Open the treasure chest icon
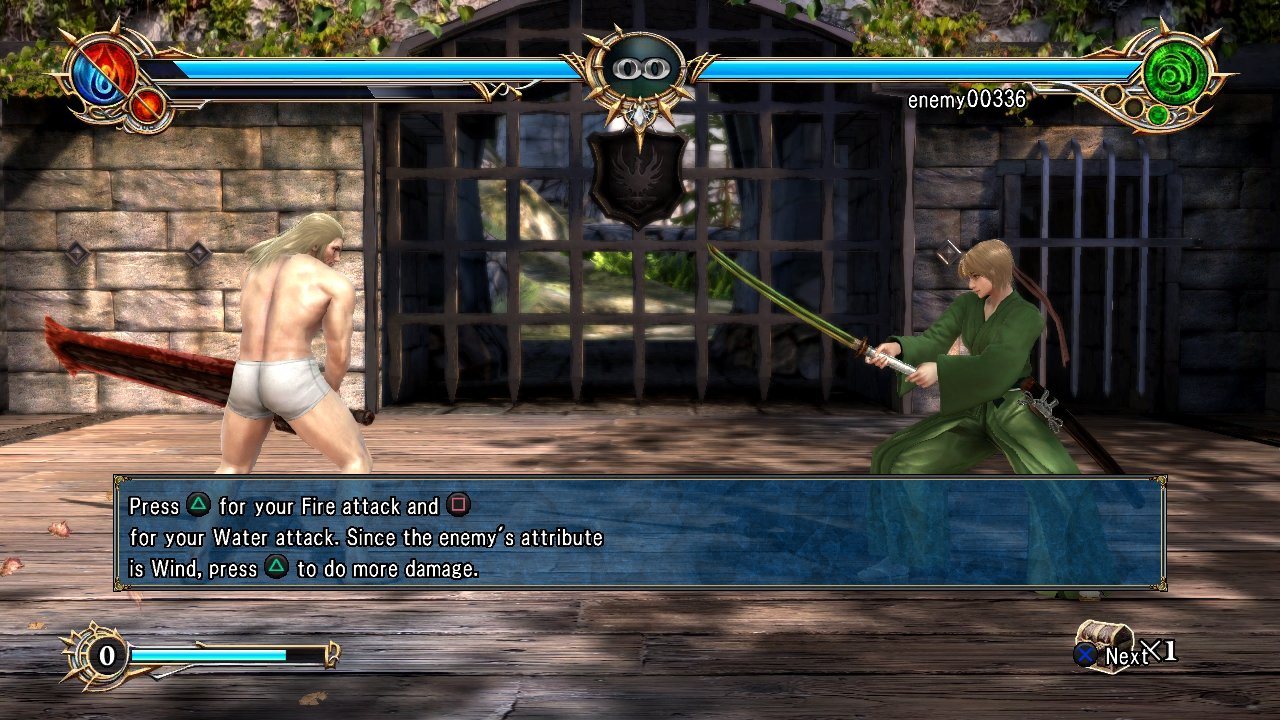The width and height of the screenshot is (1280, 720). click(1103, 640)
